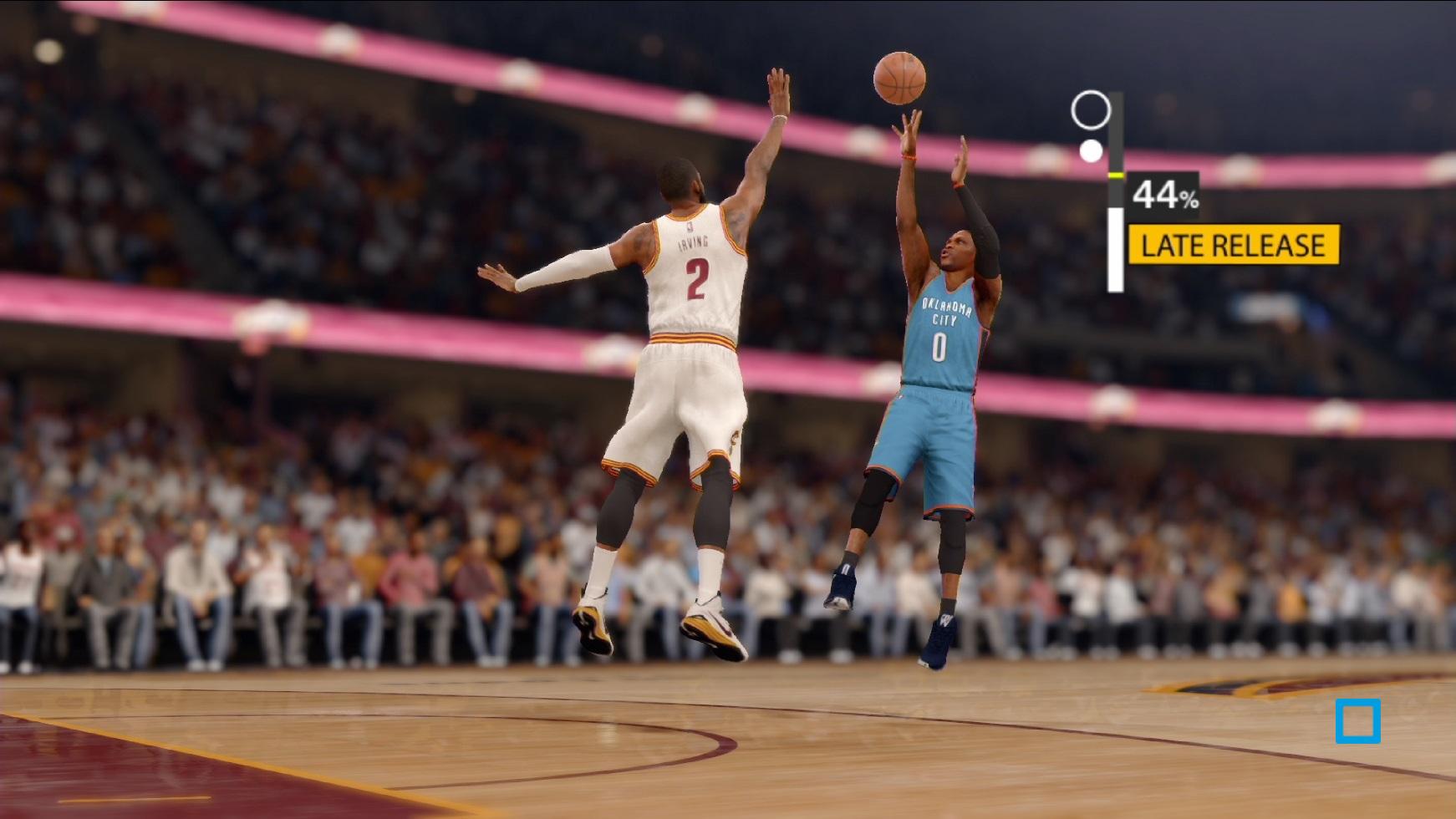
Task: Select the basketball above Westbrook's hands
Action: (900, 77)
